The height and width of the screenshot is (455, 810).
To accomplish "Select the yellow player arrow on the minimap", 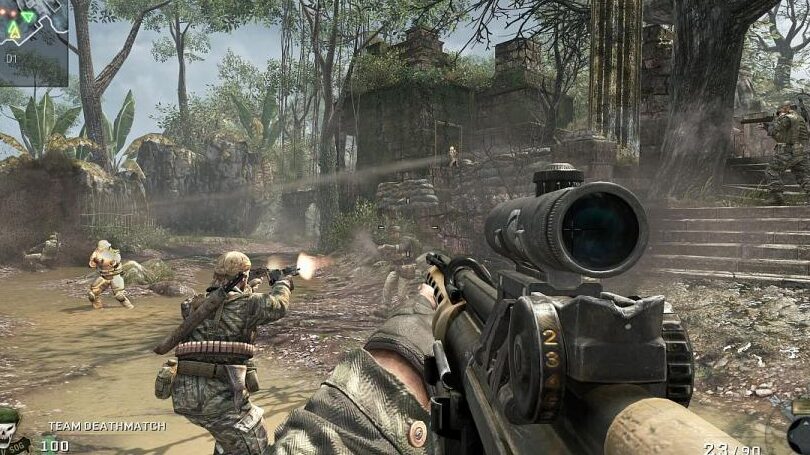I will (14, 31).
